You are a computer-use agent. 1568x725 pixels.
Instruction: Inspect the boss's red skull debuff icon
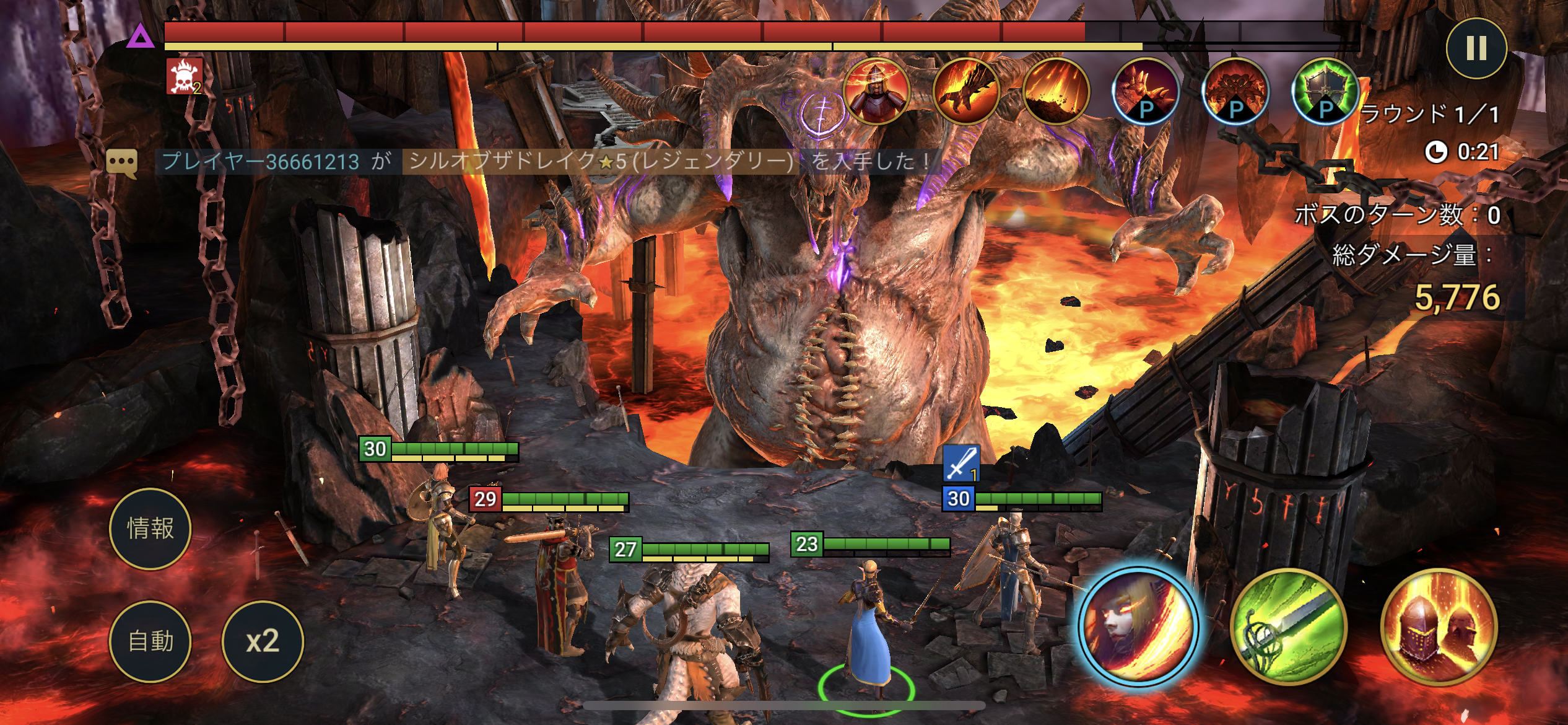[185, 77]
